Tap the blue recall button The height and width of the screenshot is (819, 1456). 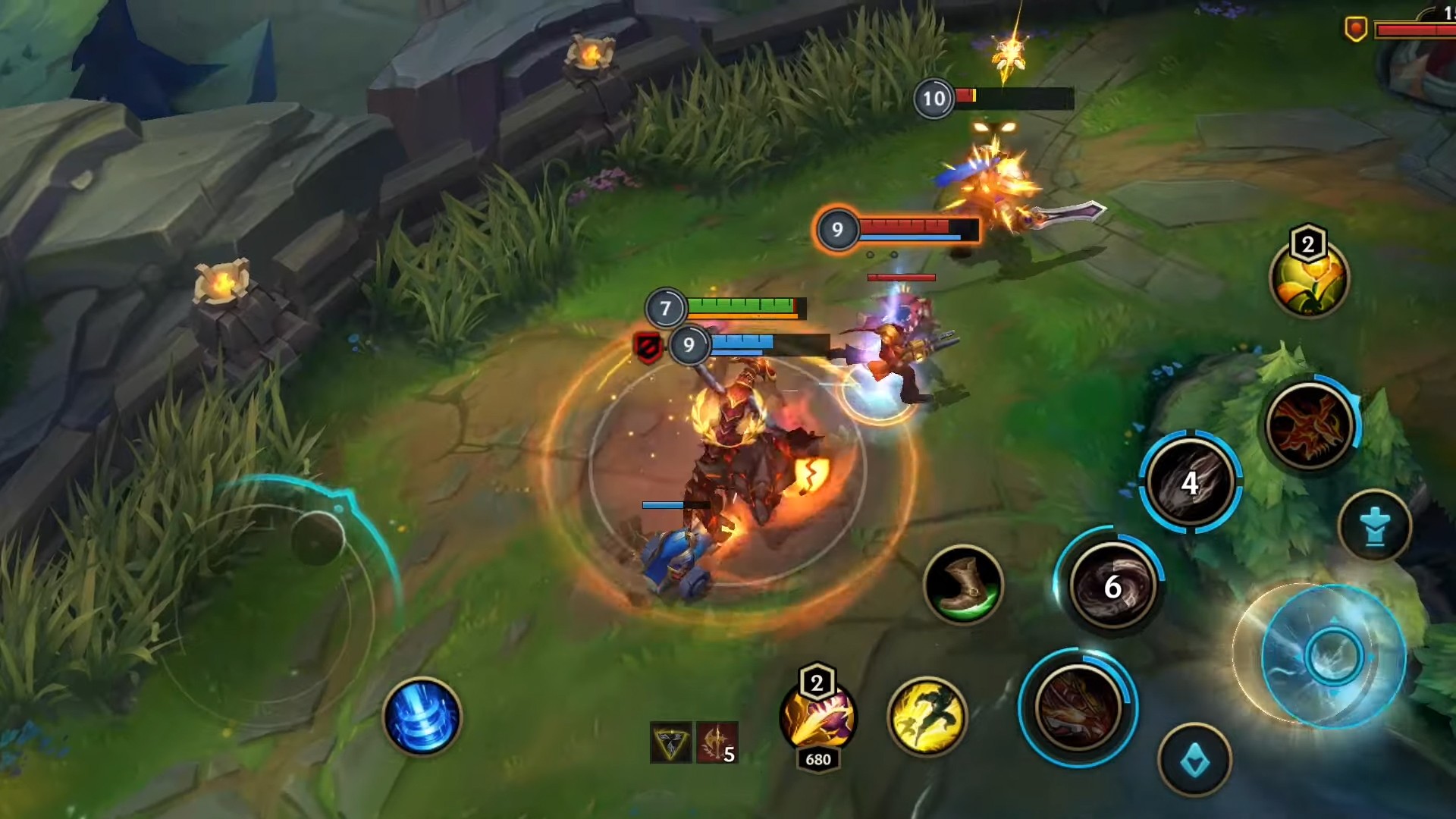(x=422, y=717)
